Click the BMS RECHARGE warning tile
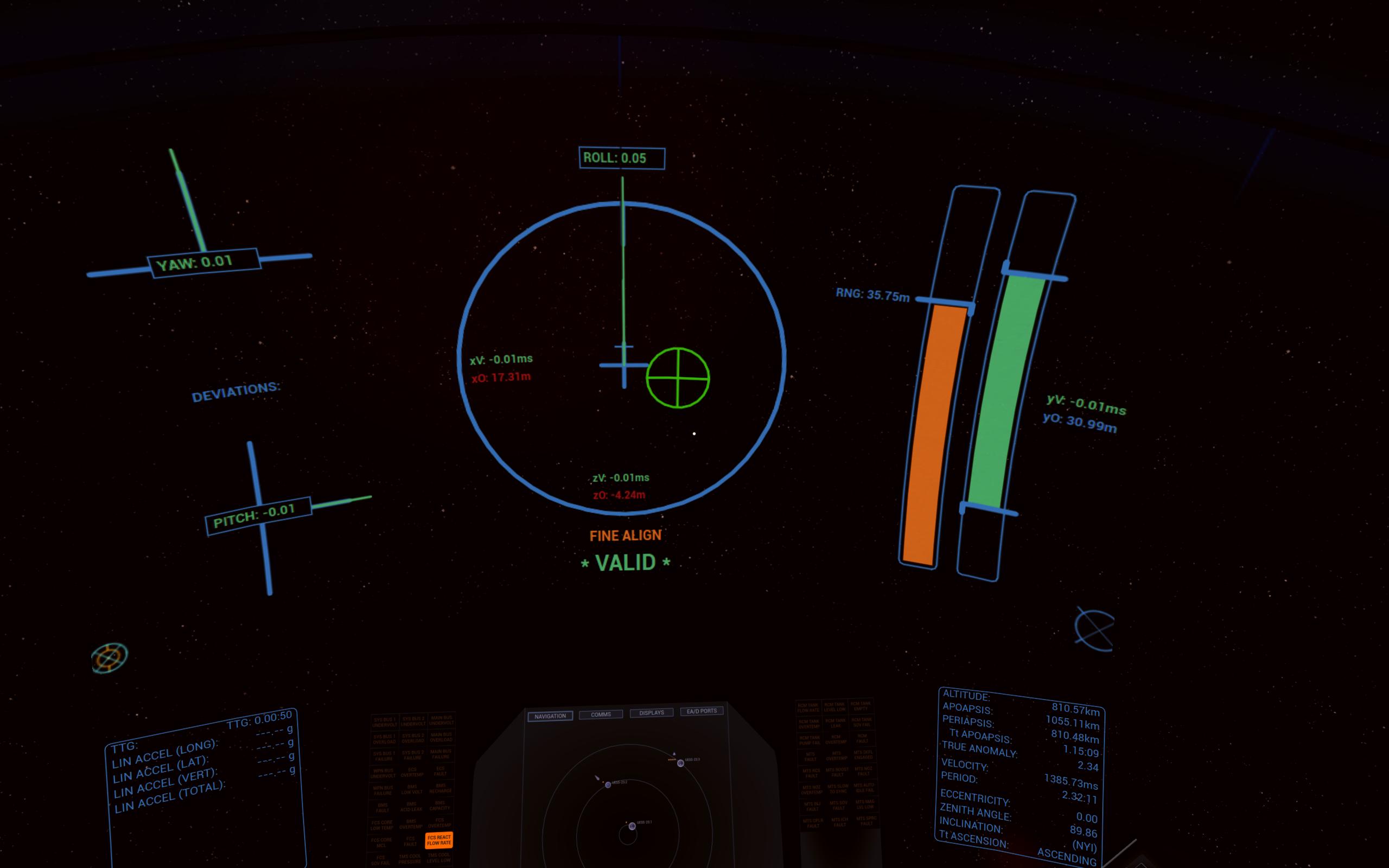1389x868 pixels. click(x=441, y=789)
